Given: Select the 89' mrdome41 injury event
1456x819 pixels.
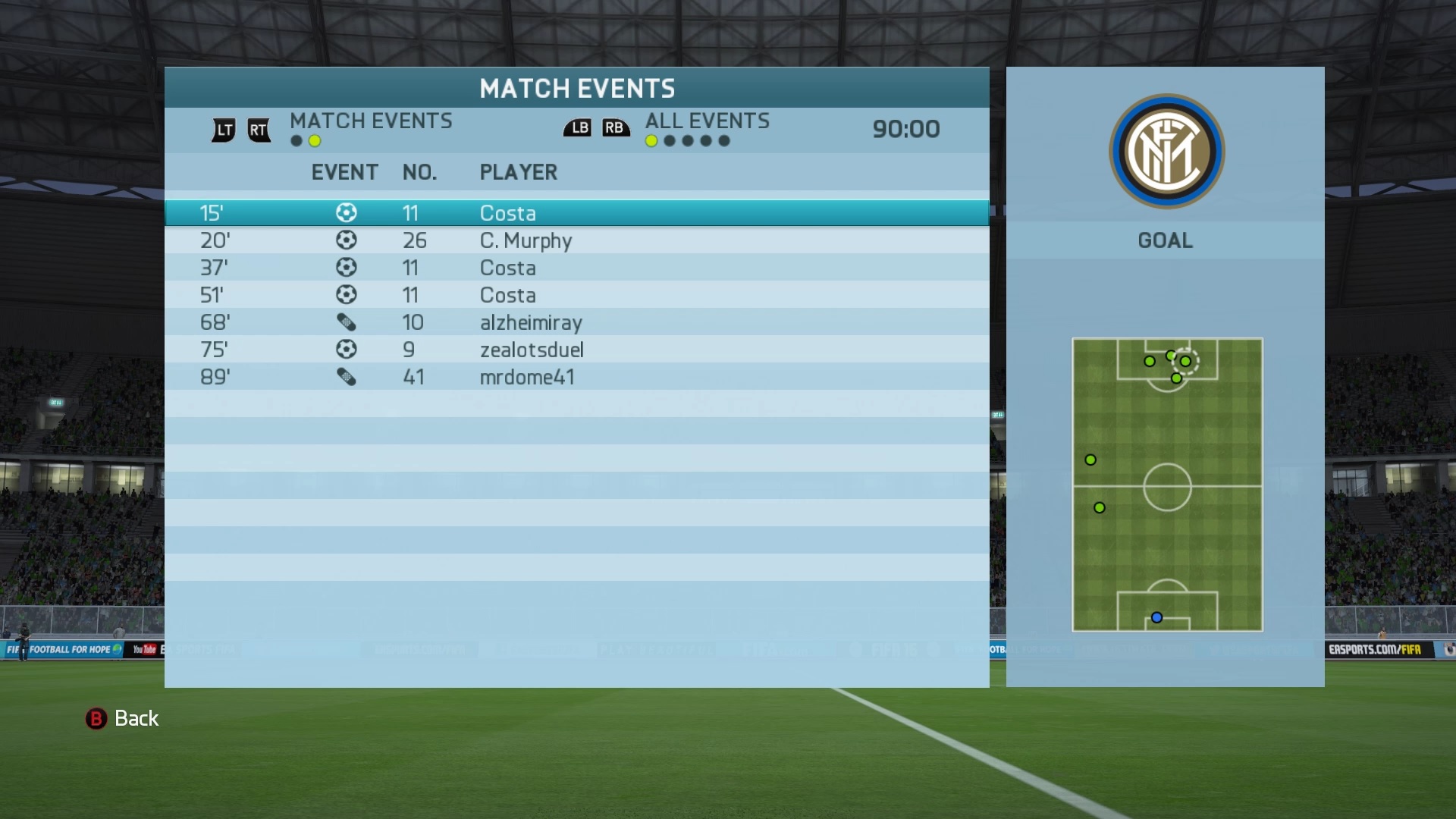Looking at the screenshot, I should click(576, 377).
